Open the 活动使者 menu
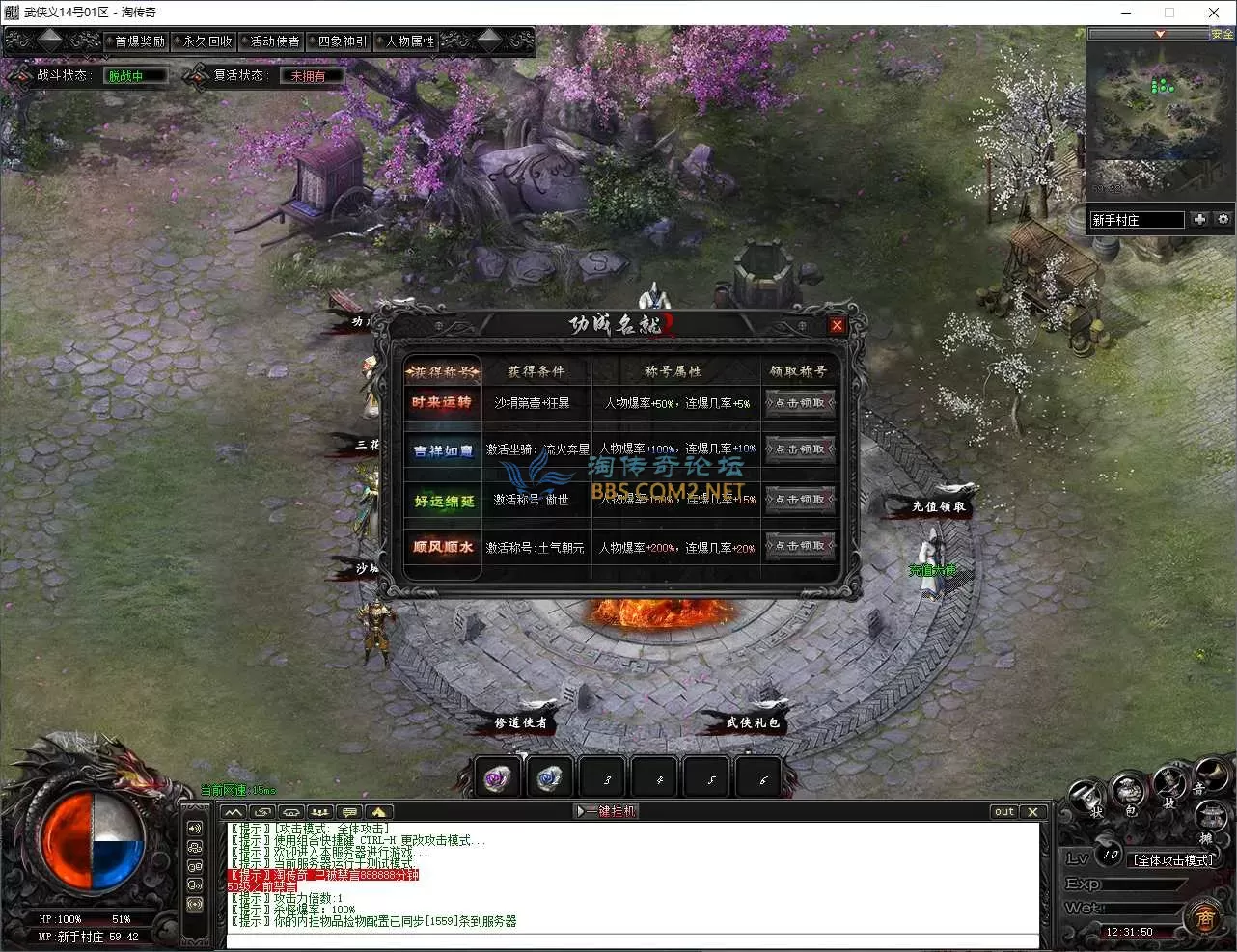This screenshot has width=1237, height=952. [274, 41]
